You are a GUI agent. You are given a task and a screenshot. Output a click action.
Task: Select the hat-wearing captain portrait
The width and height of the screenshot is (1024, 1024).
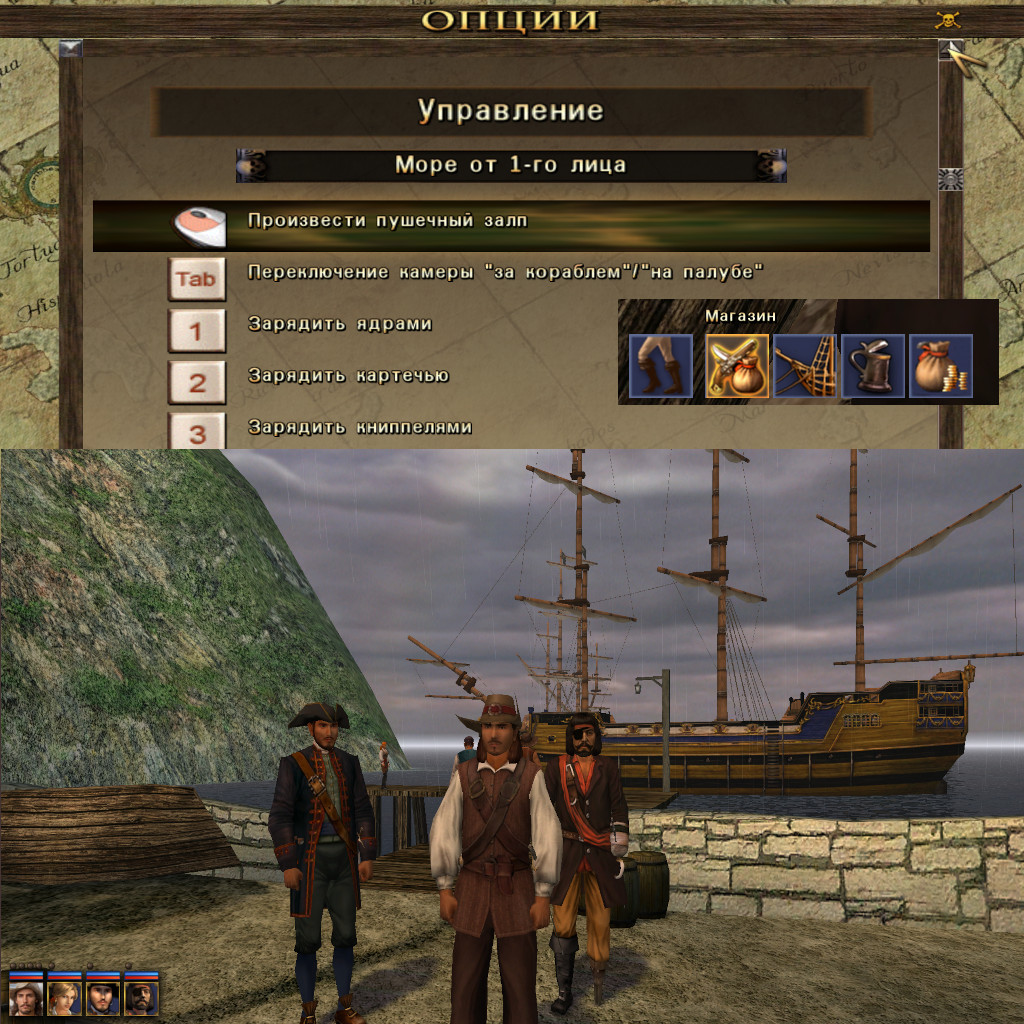click(x=26, y=998)
